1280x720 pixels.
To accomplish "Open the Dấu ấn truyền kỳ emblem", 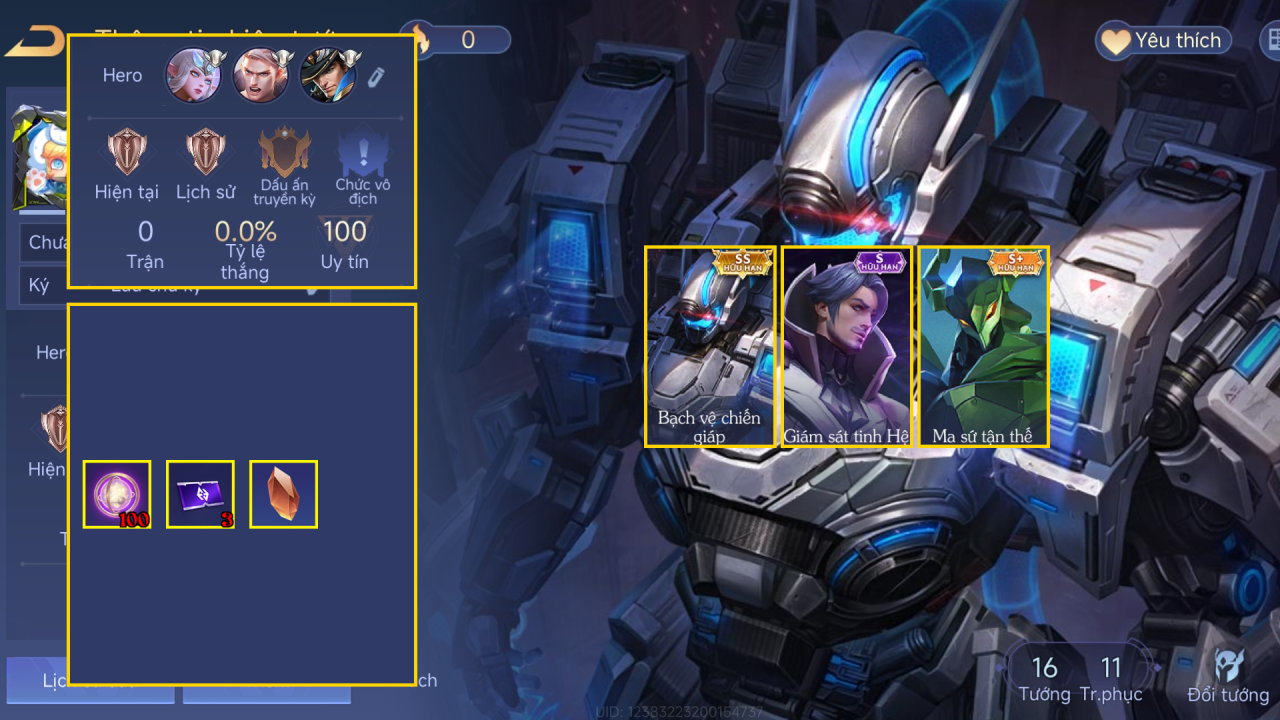I will [x=285, y=153].
